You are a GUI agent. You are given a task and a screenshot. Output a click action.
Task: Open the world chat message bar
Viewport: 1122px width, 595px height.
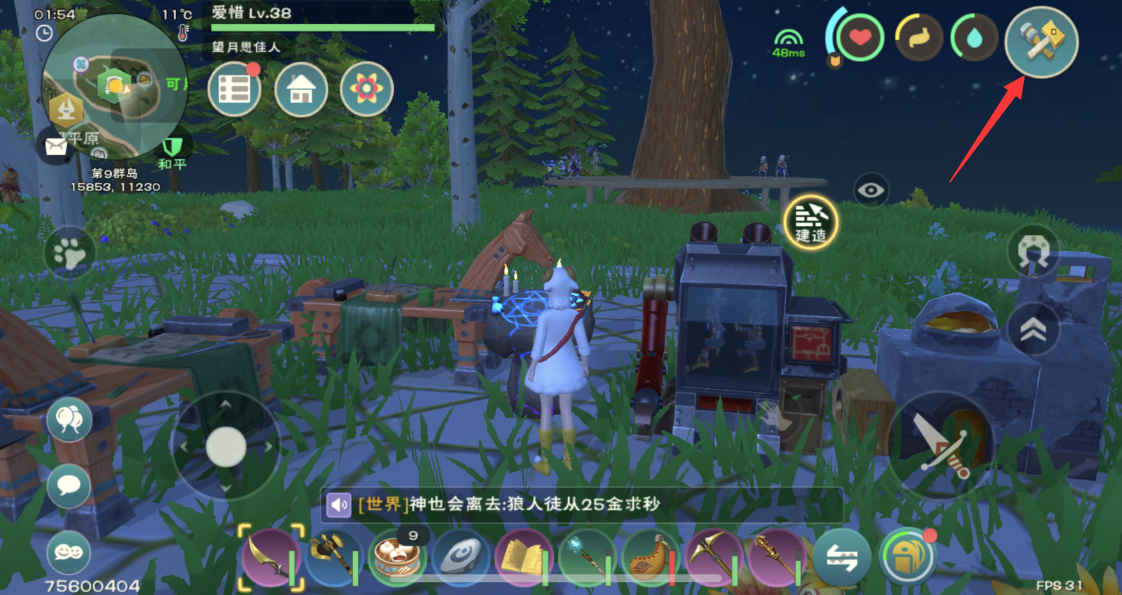point(580,505)
